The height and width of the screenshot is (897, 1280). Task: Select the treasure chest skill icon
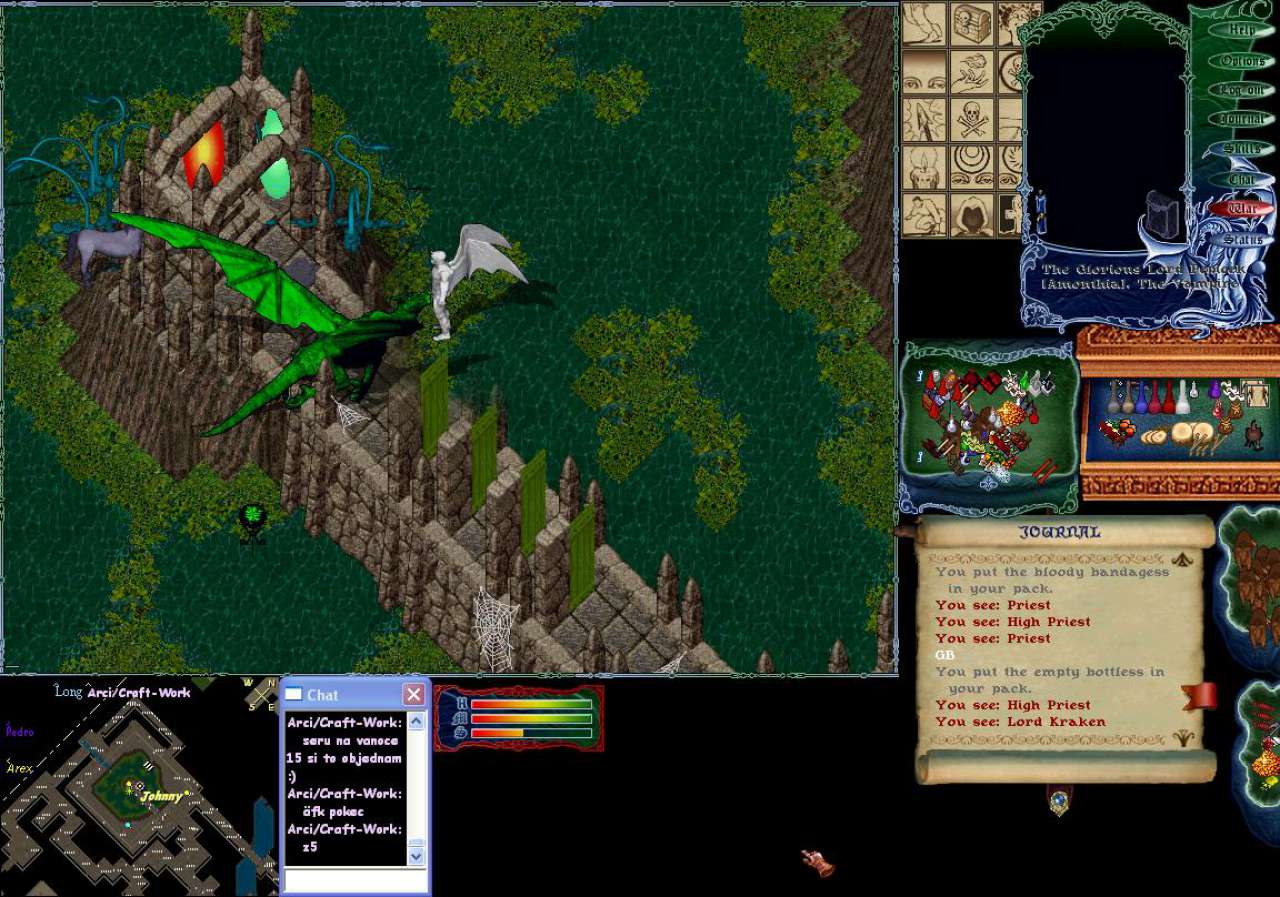pos(971,22)
